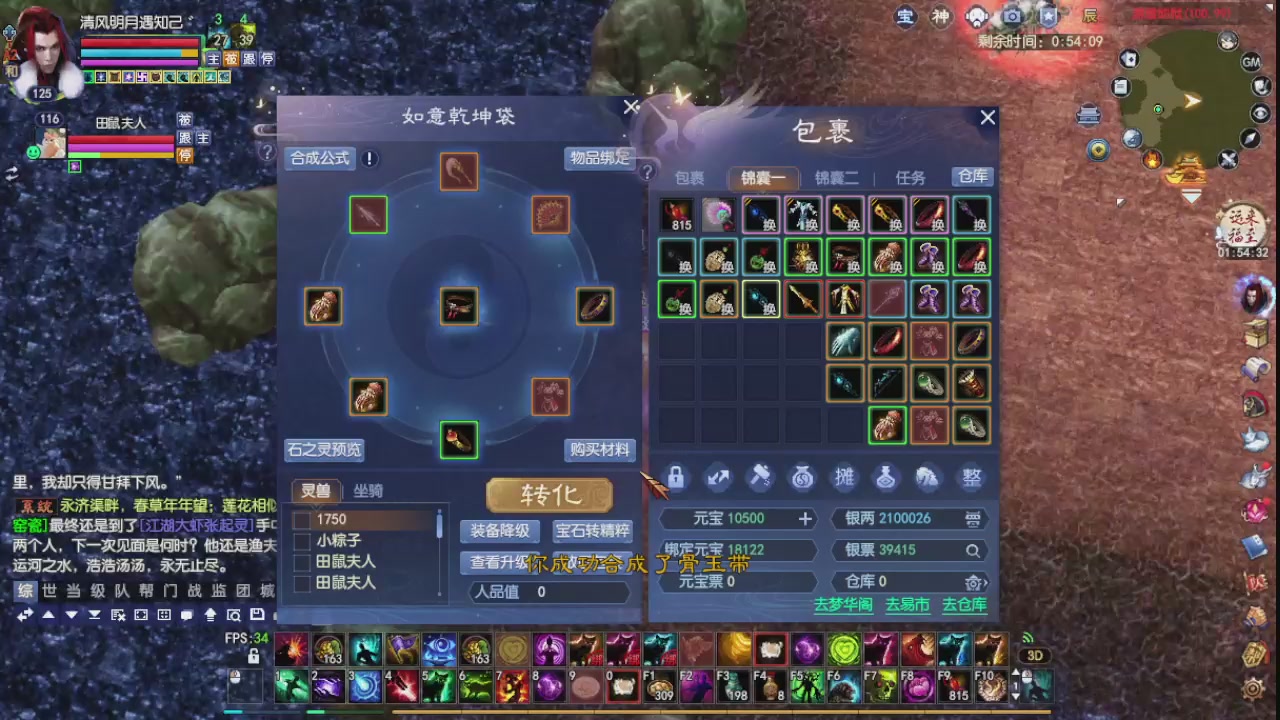Open the street stall 摊 icon
The width and height of the screenshot is (1280, 720).
pyautogui.click(x=845, y=478)
